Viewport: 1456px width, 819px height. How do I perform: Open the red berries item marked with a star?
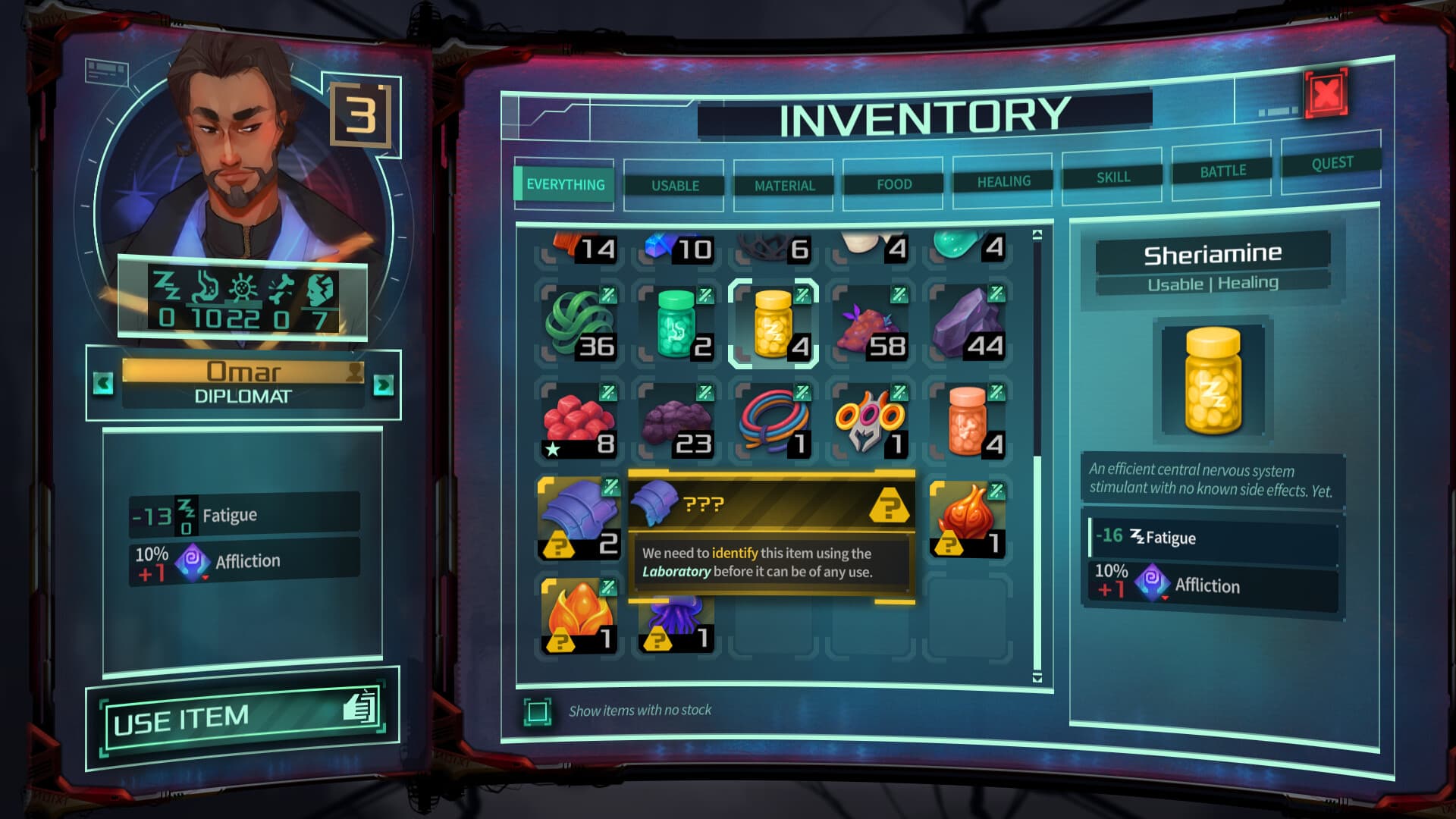579,419
